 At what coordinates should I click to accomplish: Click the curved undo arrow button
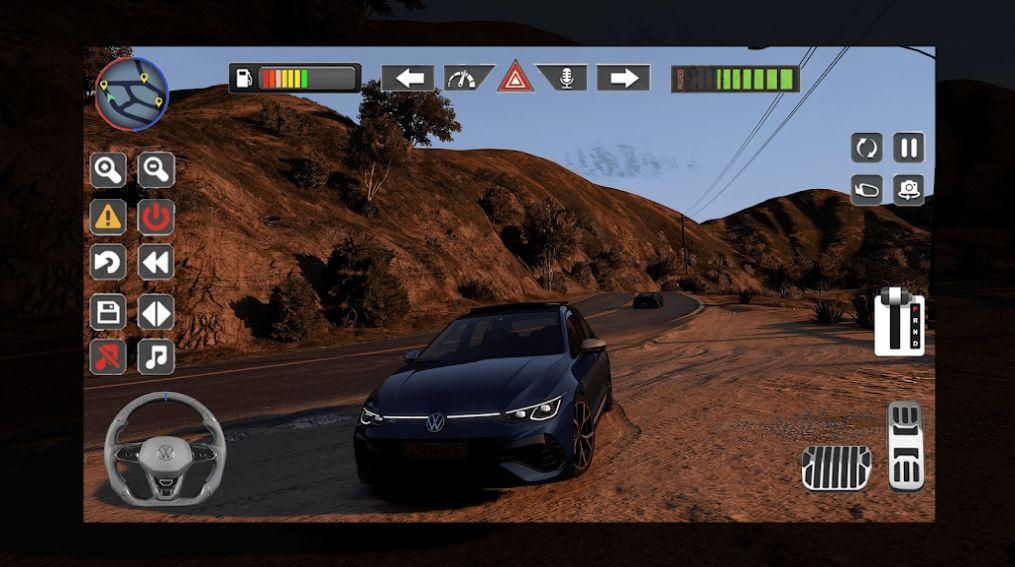click(108, 263)
